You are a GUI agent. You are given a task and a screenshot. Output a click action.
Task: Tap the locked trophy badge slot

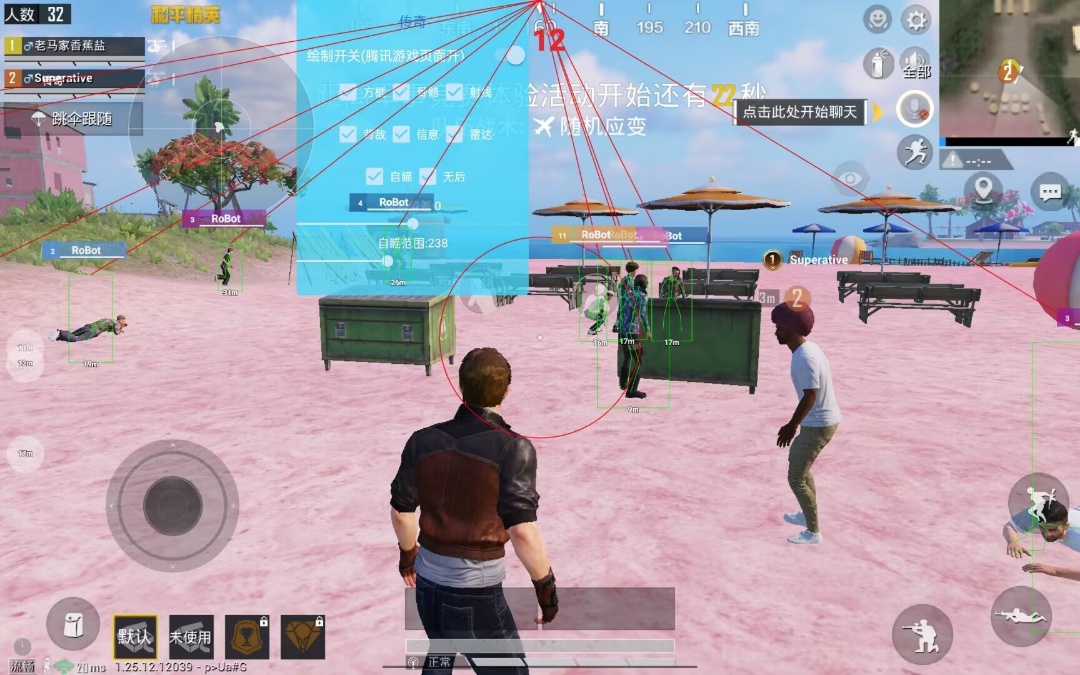tap(246, 636)
